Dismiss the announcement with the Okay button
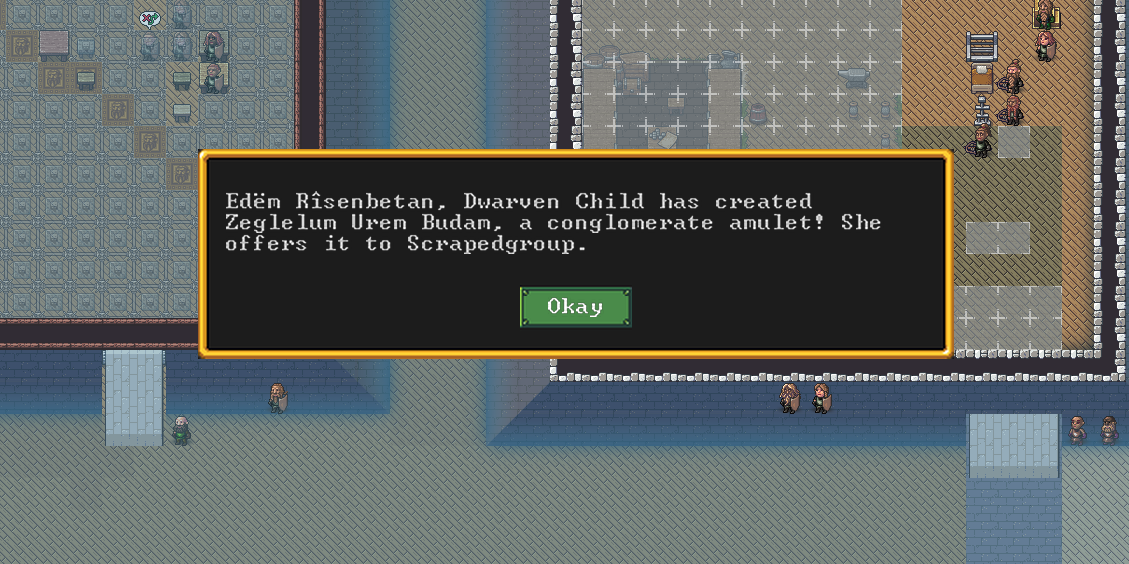 click(575, 307)
